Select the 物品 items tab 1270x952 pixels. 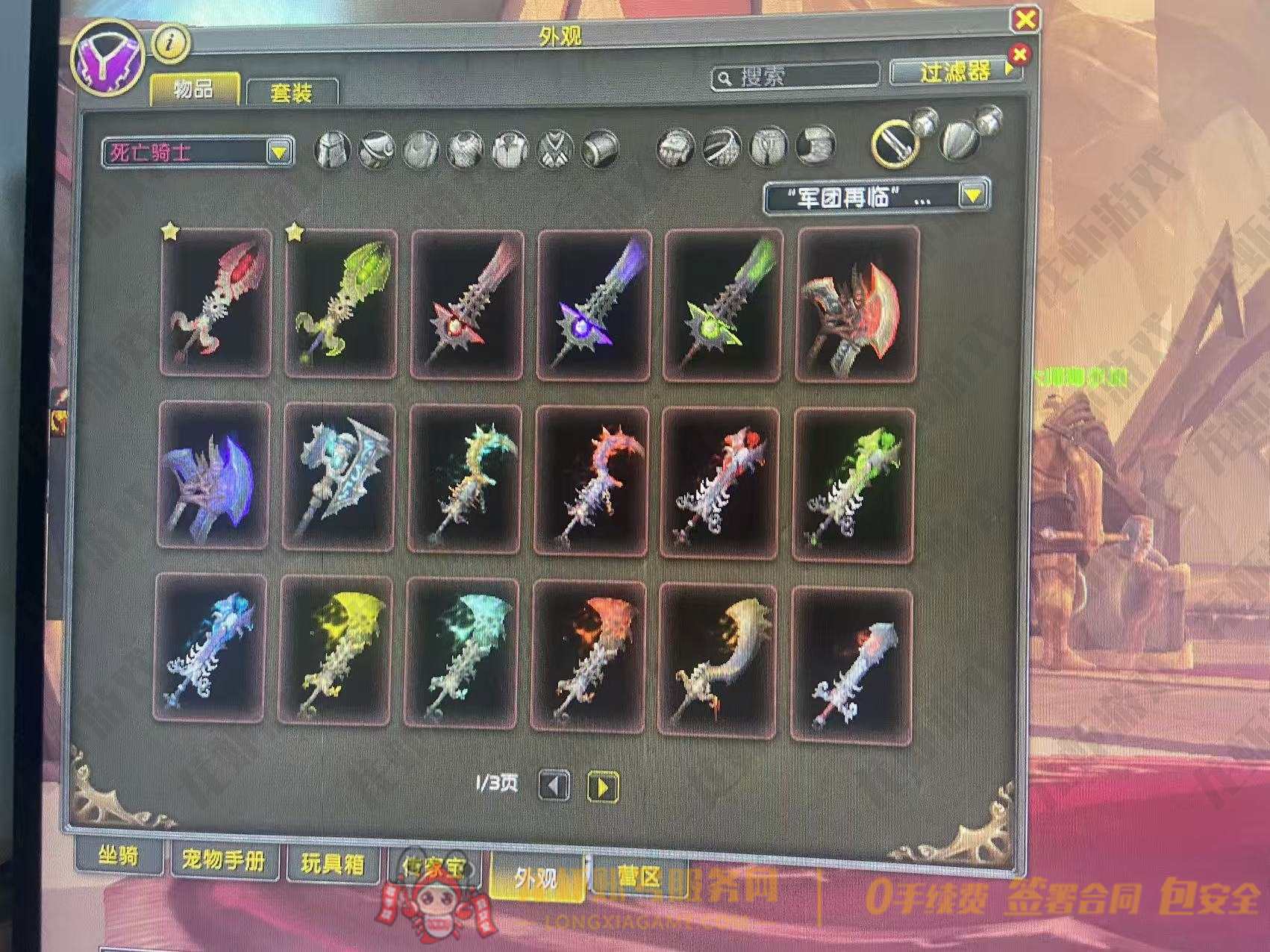(194, 90)
